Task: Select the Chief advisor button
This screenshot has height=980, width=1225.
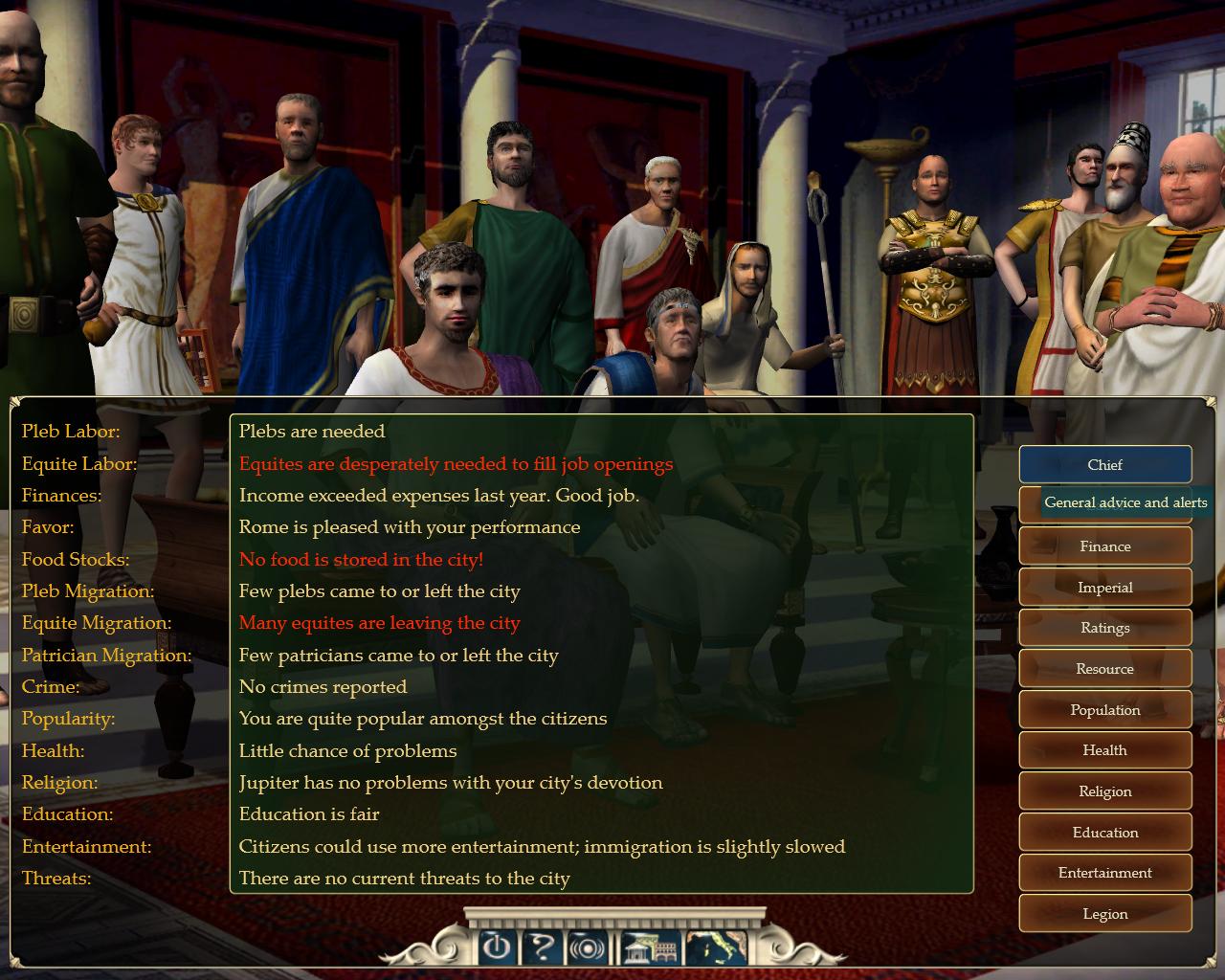Action: [1104, 465]
